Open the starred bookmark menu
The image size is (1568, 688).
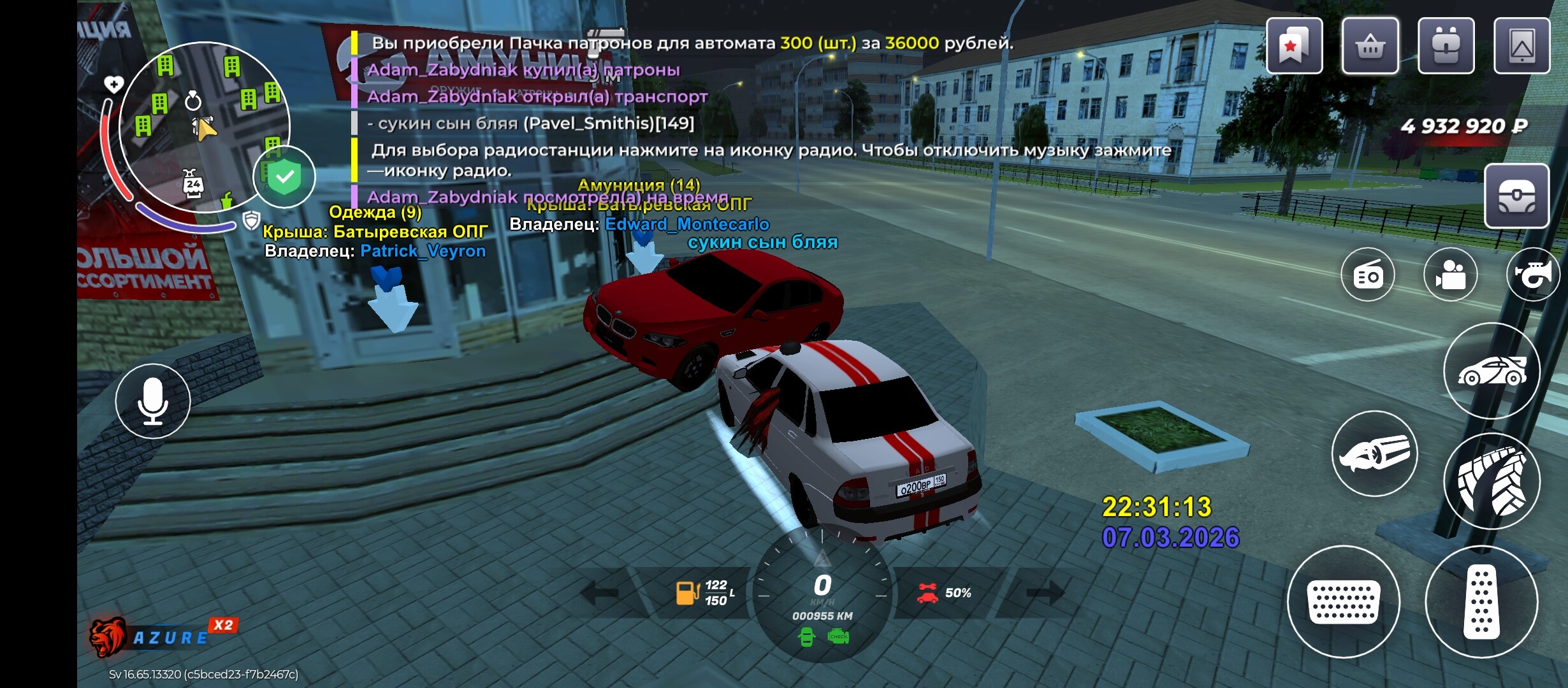tap(1293, 46)
